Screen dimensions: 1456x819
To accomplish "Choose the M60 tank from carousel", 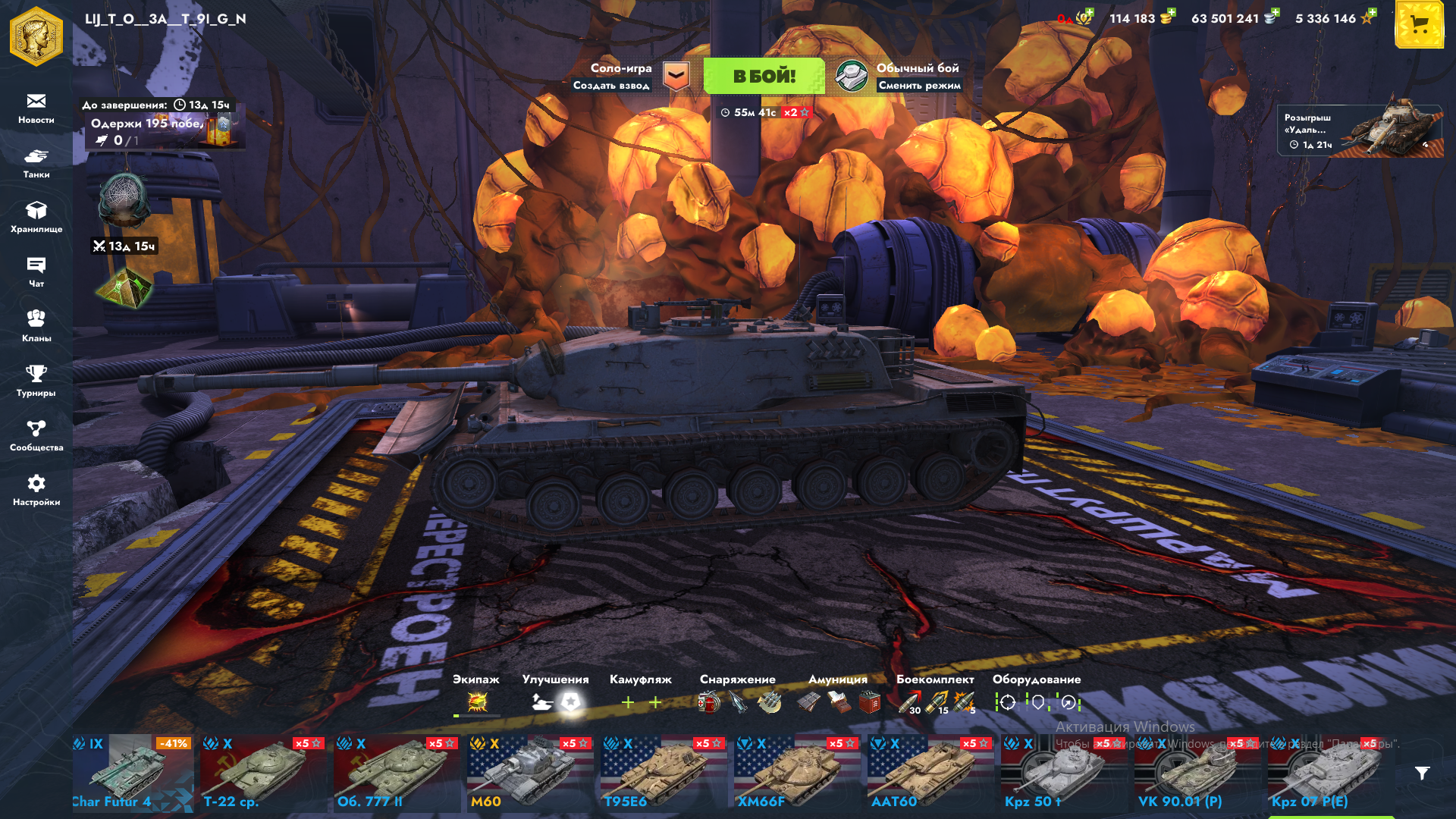I will coord(529,773).
